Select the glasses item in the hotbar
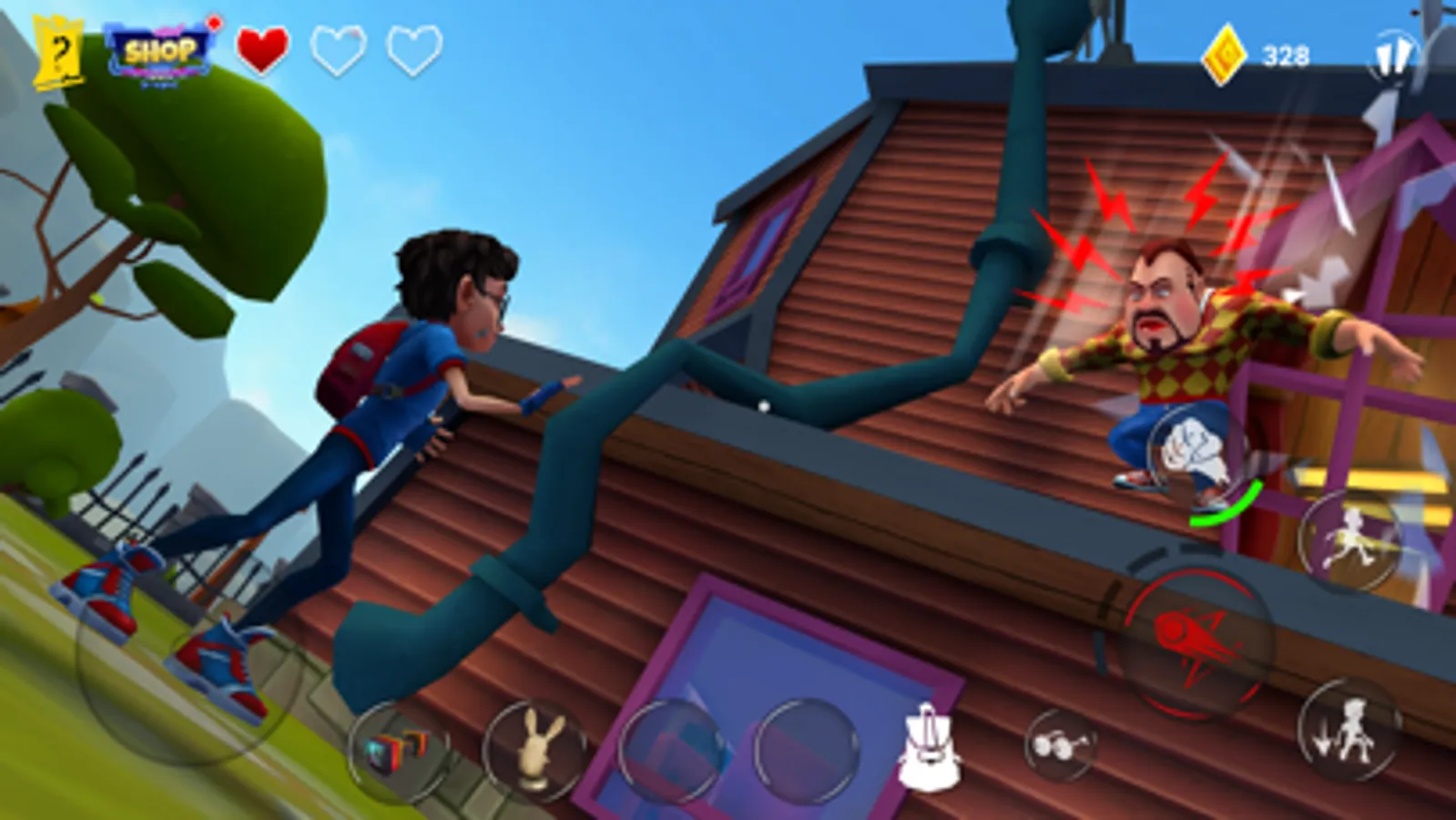This screenshot has height=820, width=1456. (x=1061, y=744)
